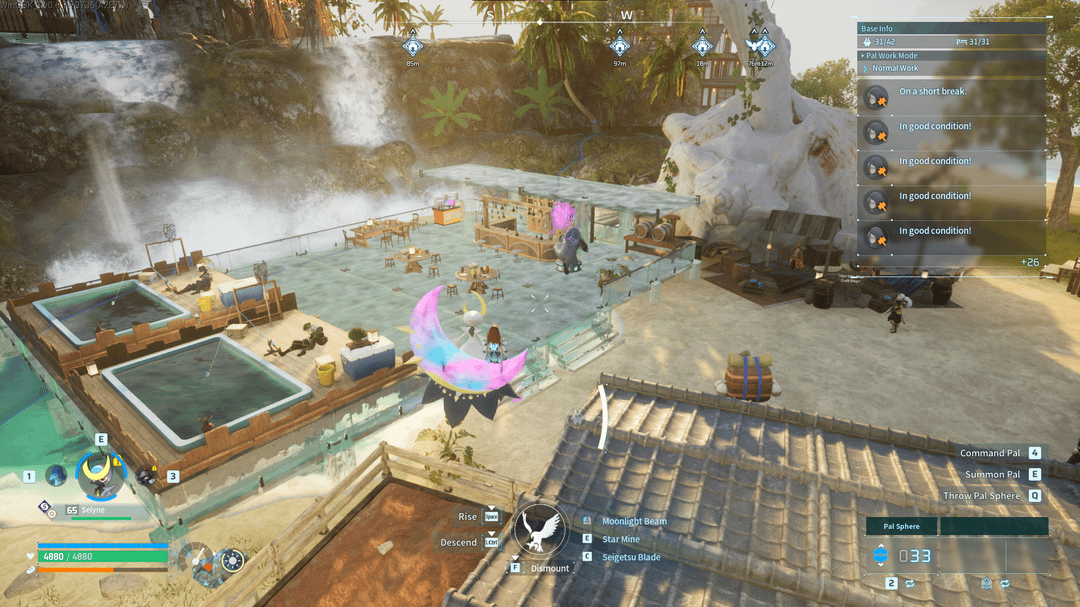Choose the dark pal in party slot 3
This screenshot has width=1080, height=607.
[147, 477]
